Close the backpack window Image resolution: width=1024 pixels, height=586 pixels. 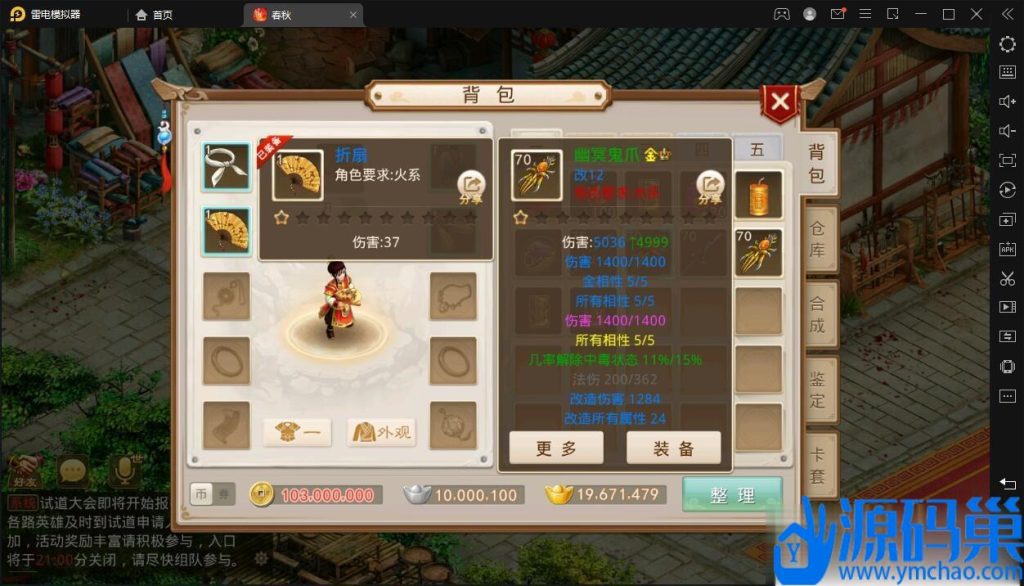click(779, 102)
